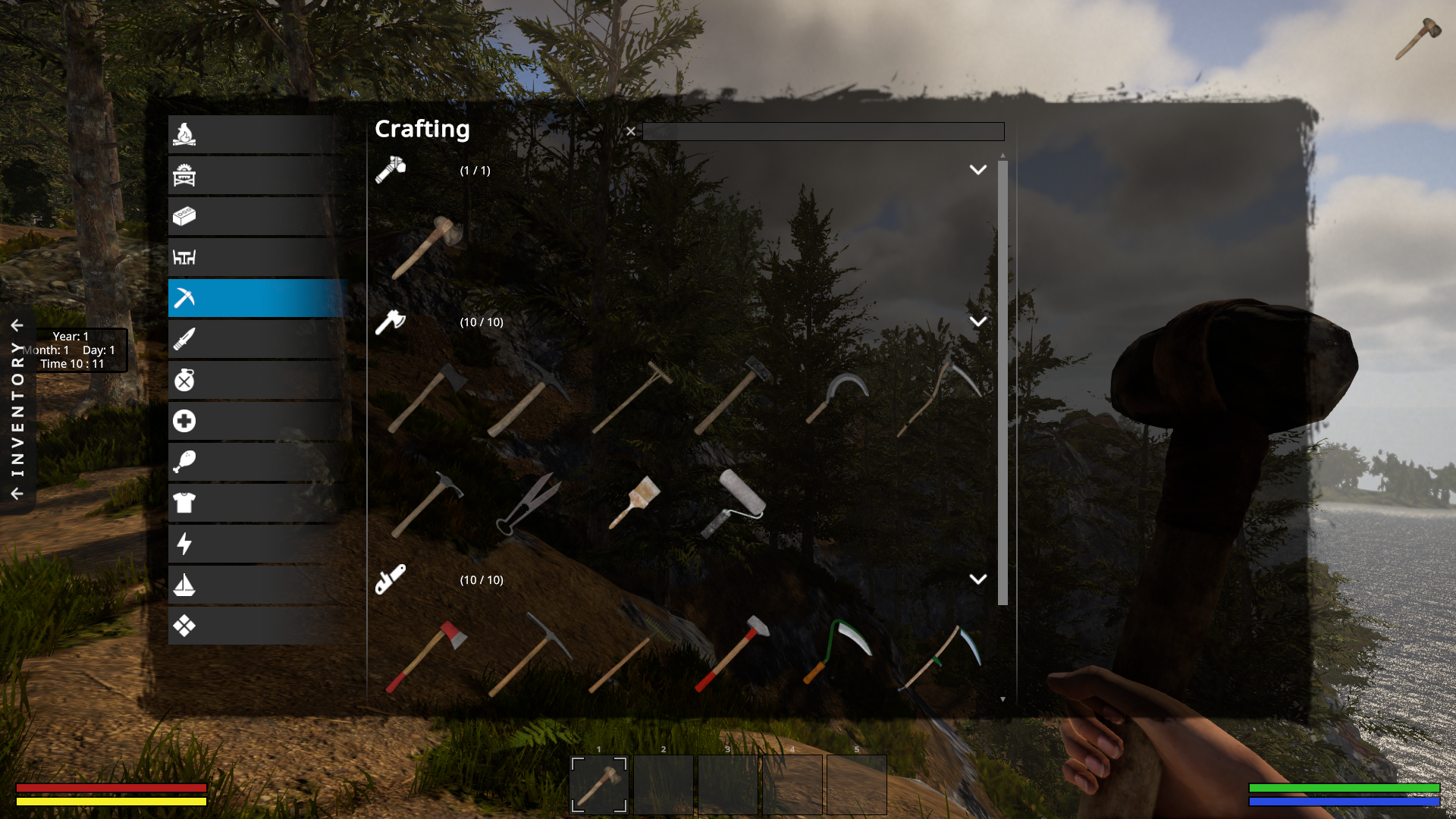
Task: Collapse the stone tools (1 / 1) section
Action: point(977,170)
